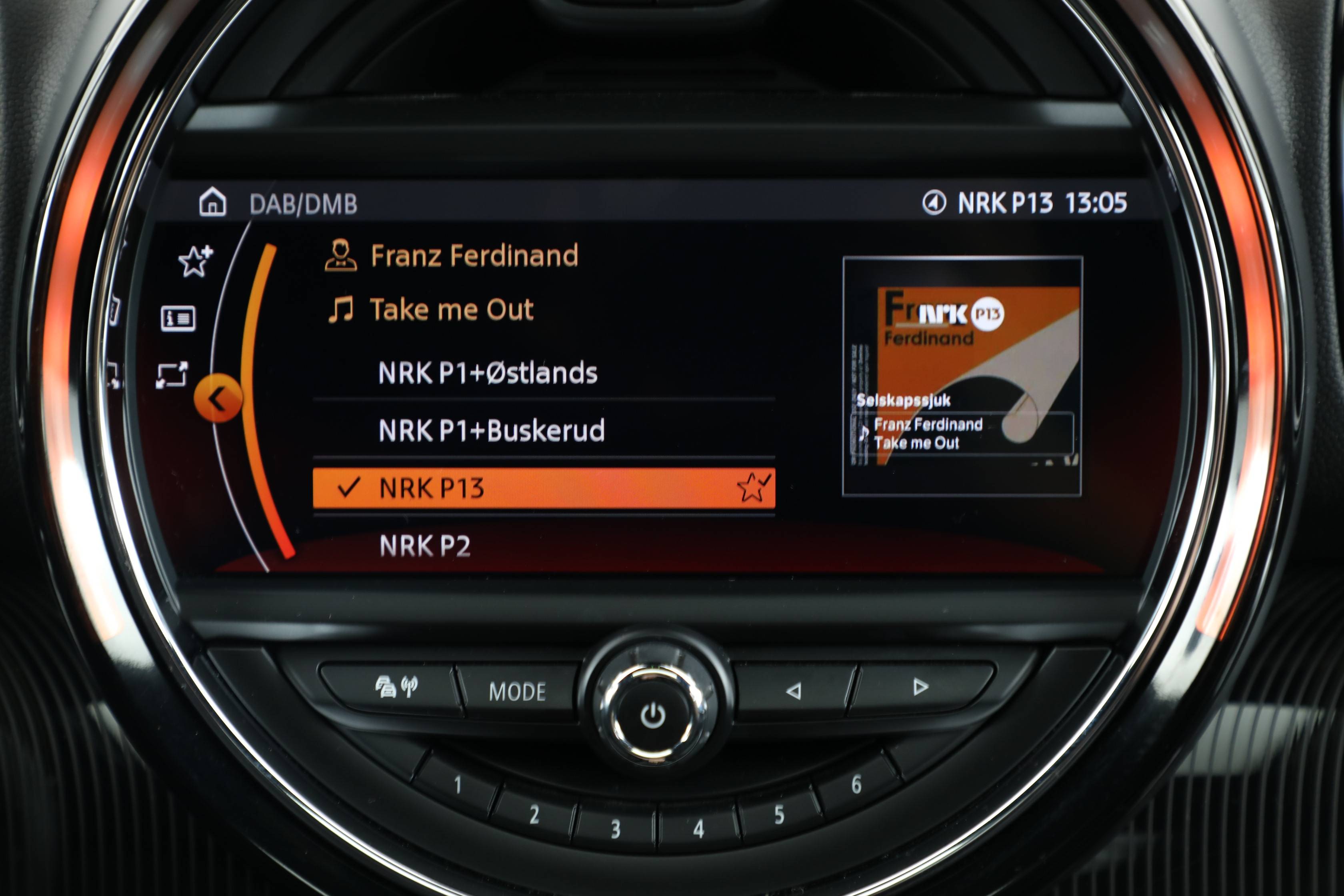Activate the arrows-loop update icon in the sidebar

pos(172,376)
